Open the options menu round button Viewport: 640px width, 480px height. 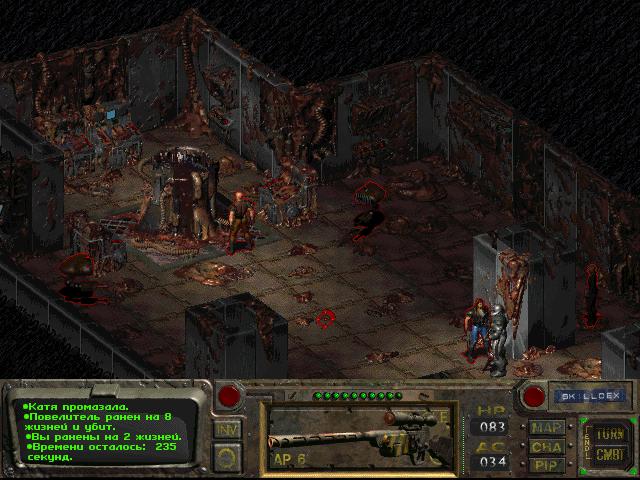[227, 457]
